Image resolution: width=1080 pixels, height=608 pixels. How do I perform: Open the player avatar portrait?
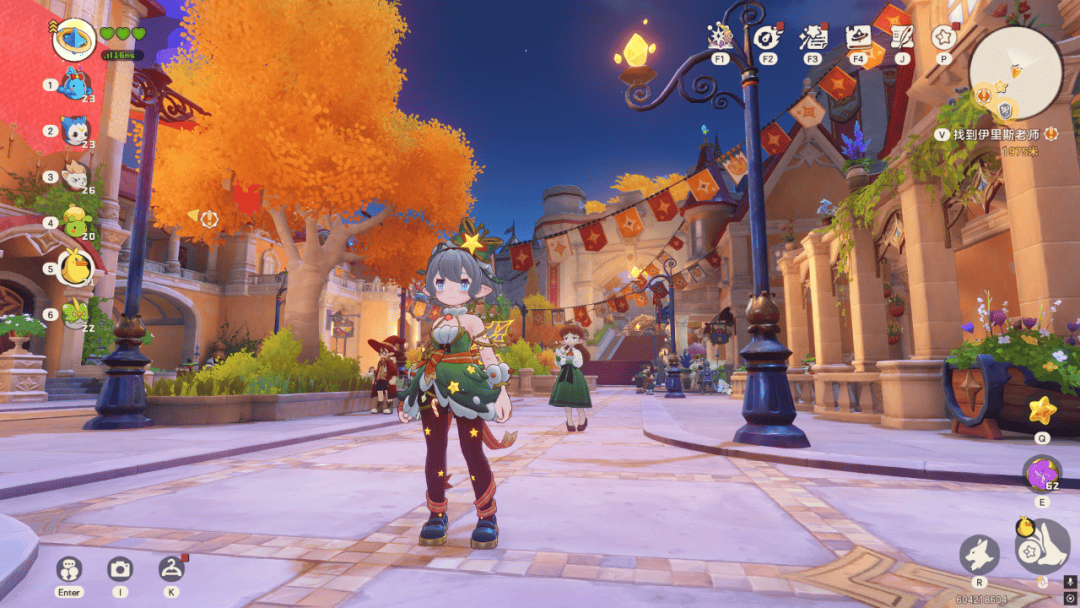pos(73,38)
